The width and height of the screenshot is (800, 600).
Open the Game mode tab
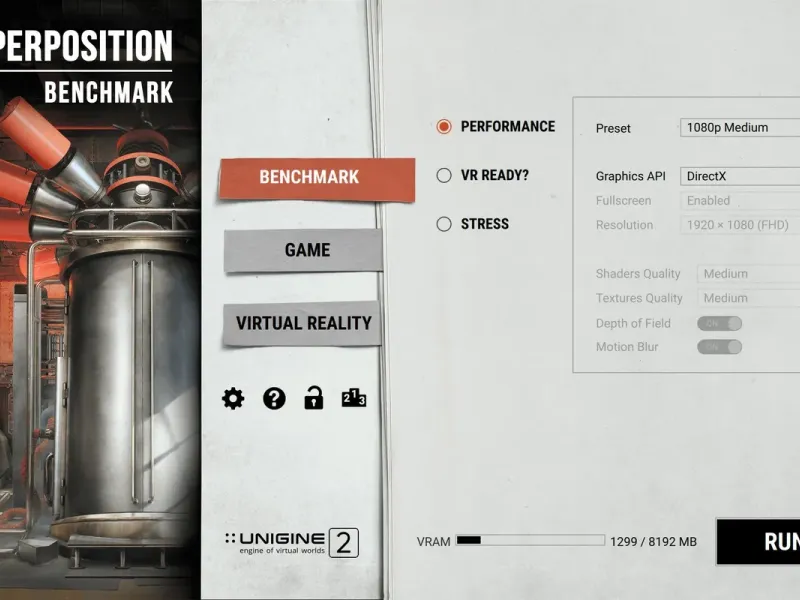click(x=306, y=250)
